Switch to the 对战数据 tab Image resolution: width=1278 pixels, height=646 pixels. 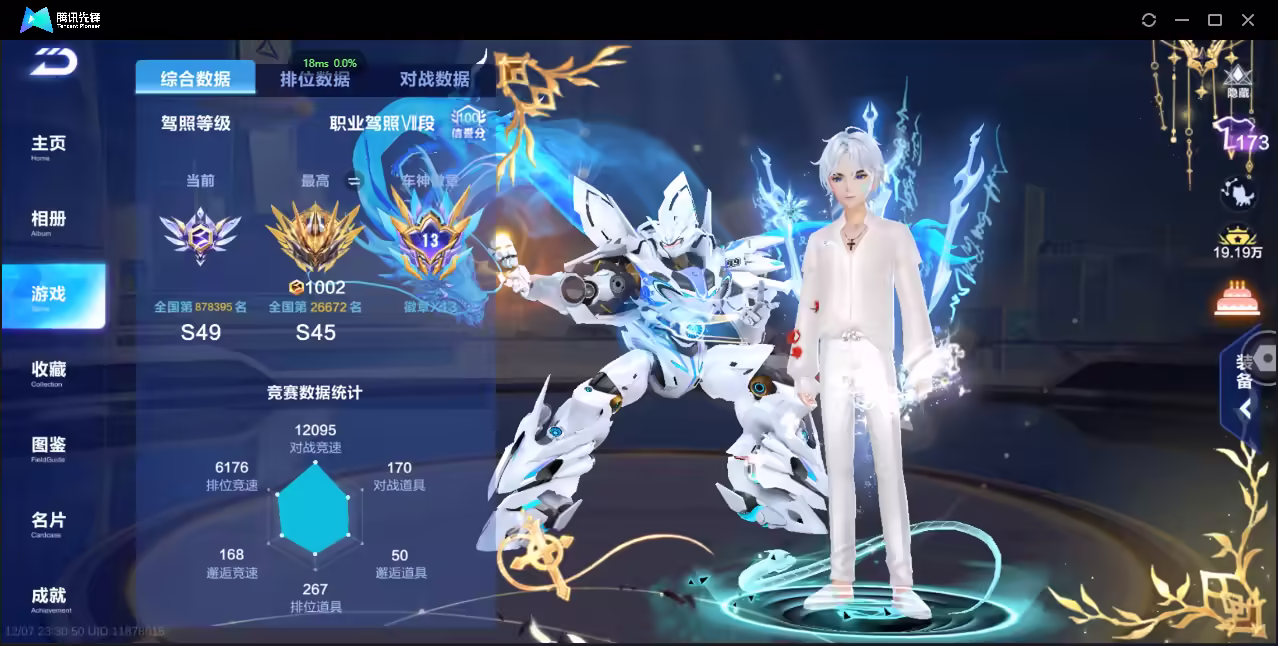(x=434, y=80)
